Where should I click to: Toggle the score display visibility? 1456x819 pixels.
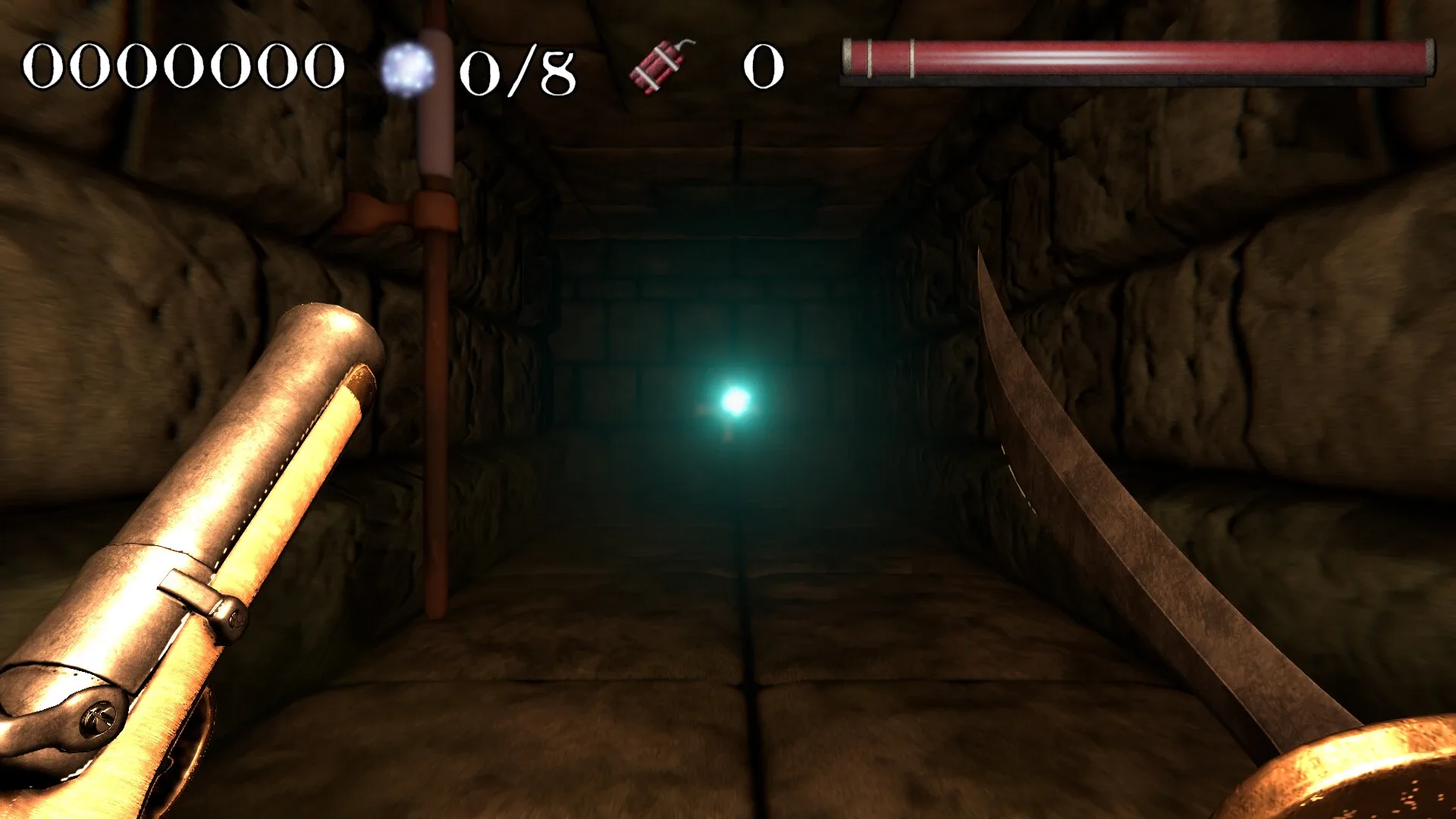pyautogui.click(x=182, y=67)
